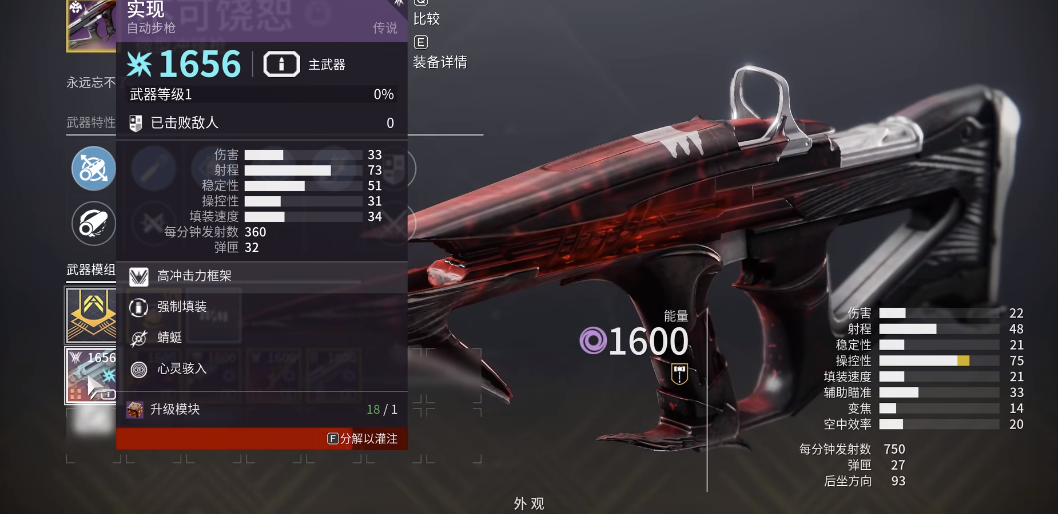1058x514 pixels.
Task: Select the white barrel perk icon
Action: tap(93, 224)
